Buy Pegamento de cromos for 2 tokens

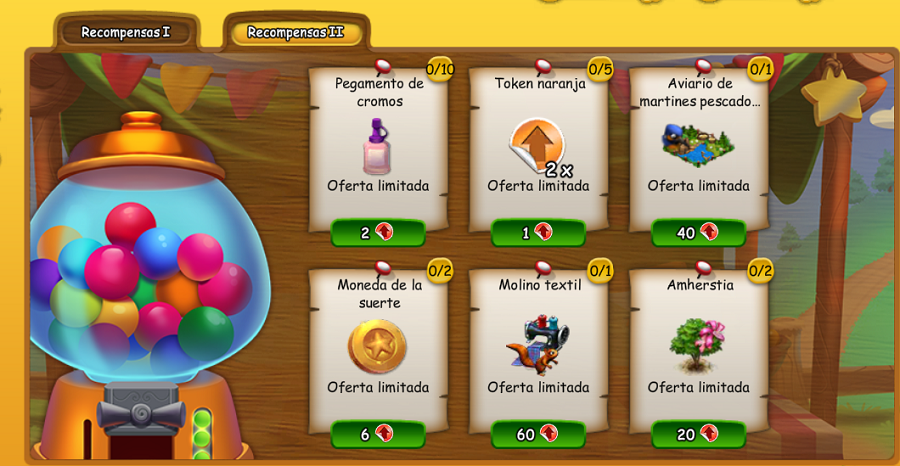pos(378,233)
